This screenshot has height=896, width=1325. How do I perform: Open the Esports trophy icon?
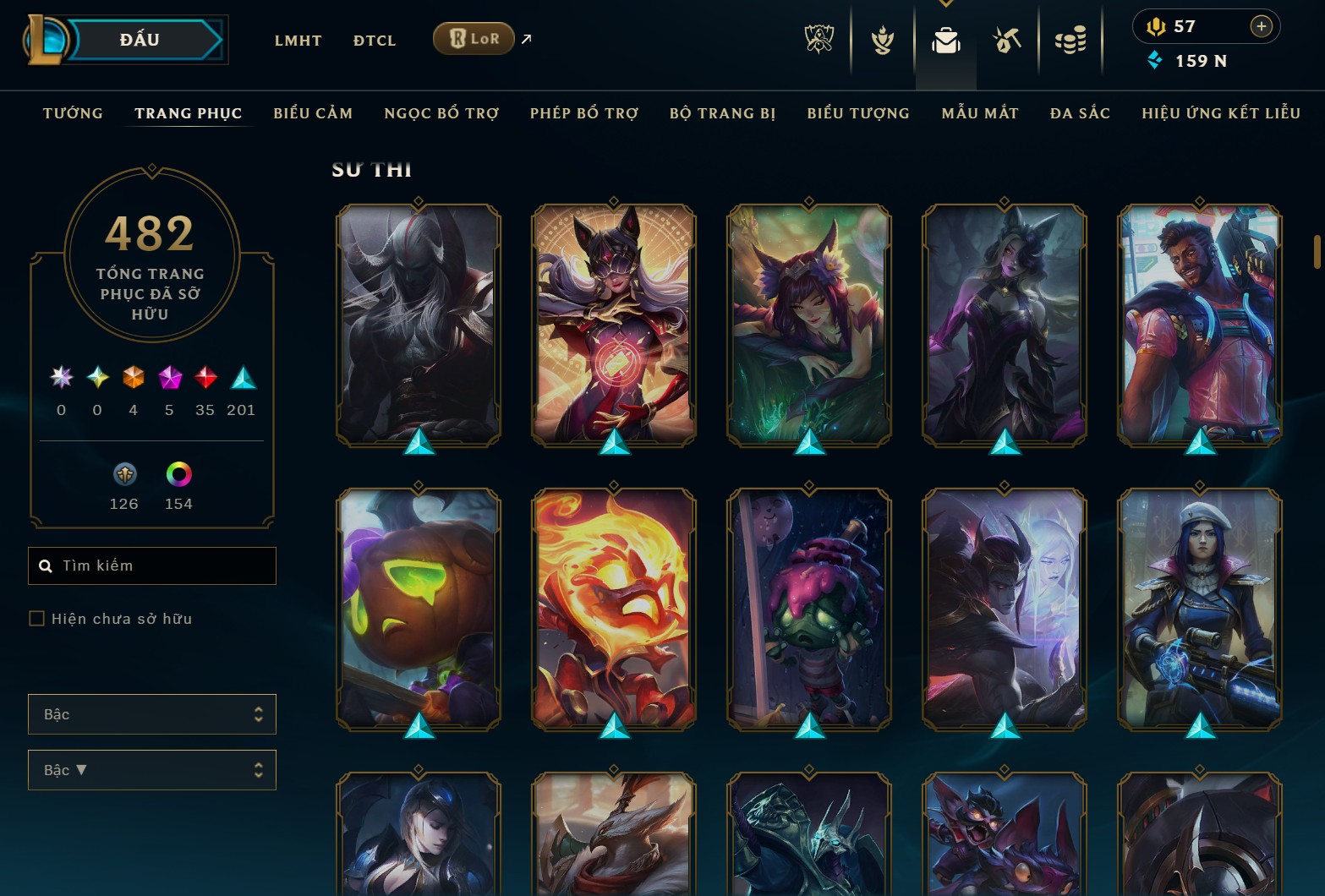pyautogui.click(x=819, y=39)
